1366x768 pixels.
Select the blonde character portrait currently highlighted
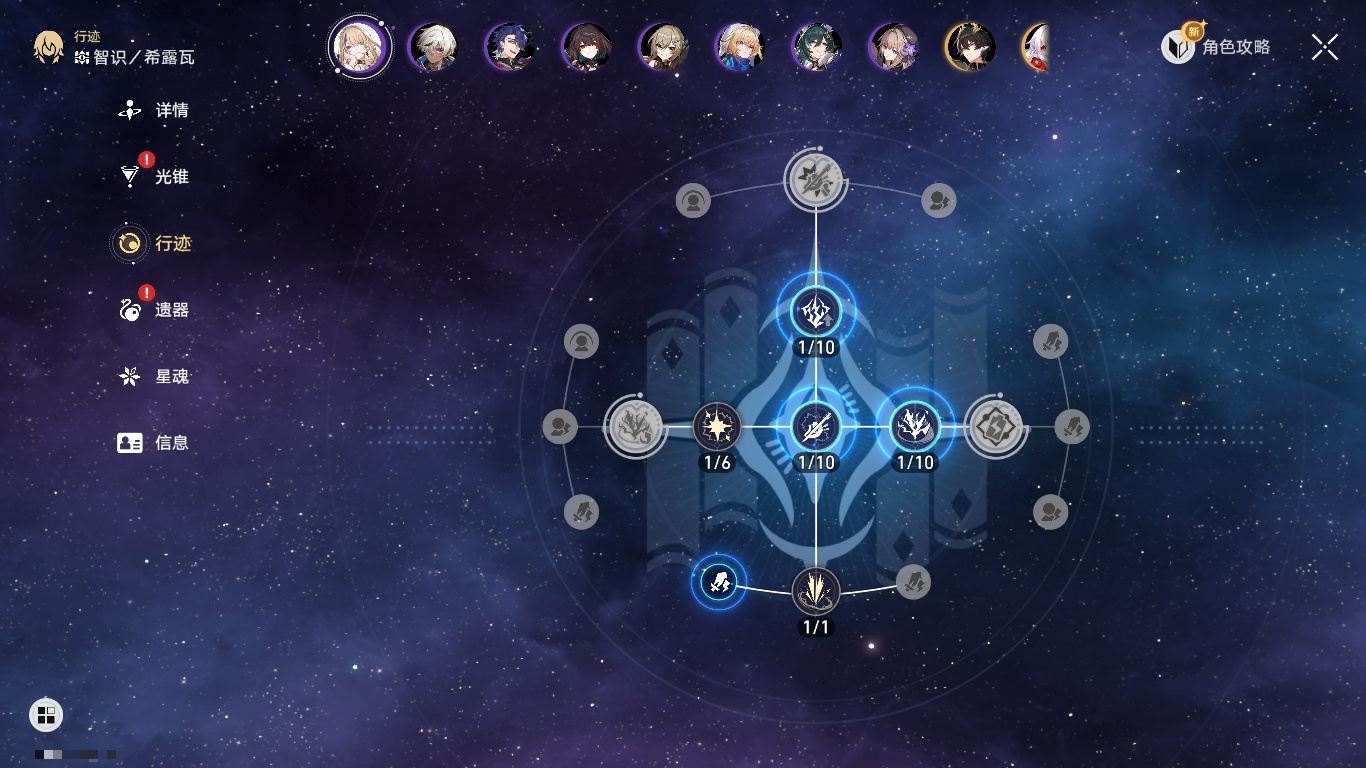click(359, 46)
